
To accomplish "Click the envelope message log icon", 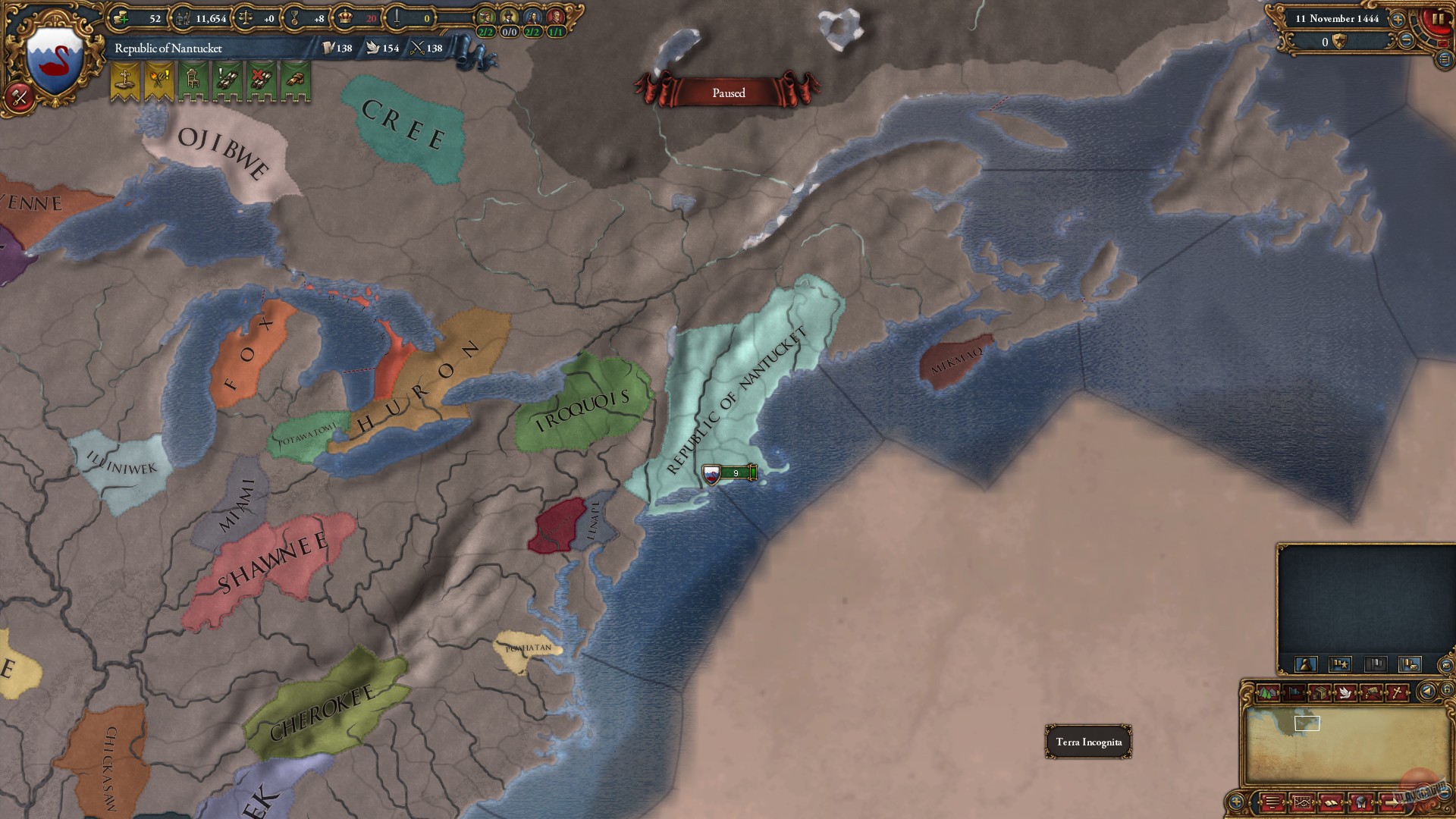I will (1445, 665).
